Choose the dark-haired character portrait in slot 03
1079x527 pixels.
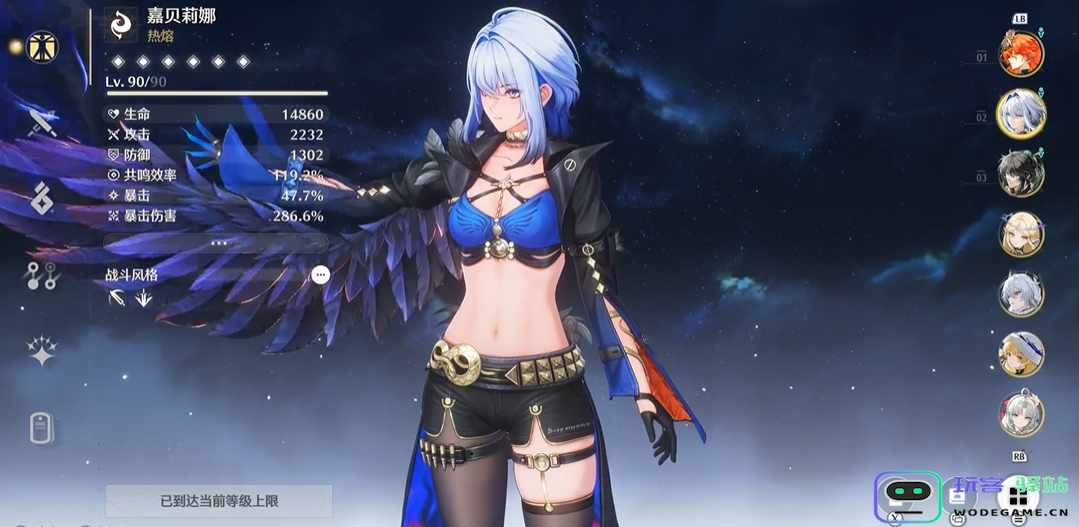(x=1021, y=174)
